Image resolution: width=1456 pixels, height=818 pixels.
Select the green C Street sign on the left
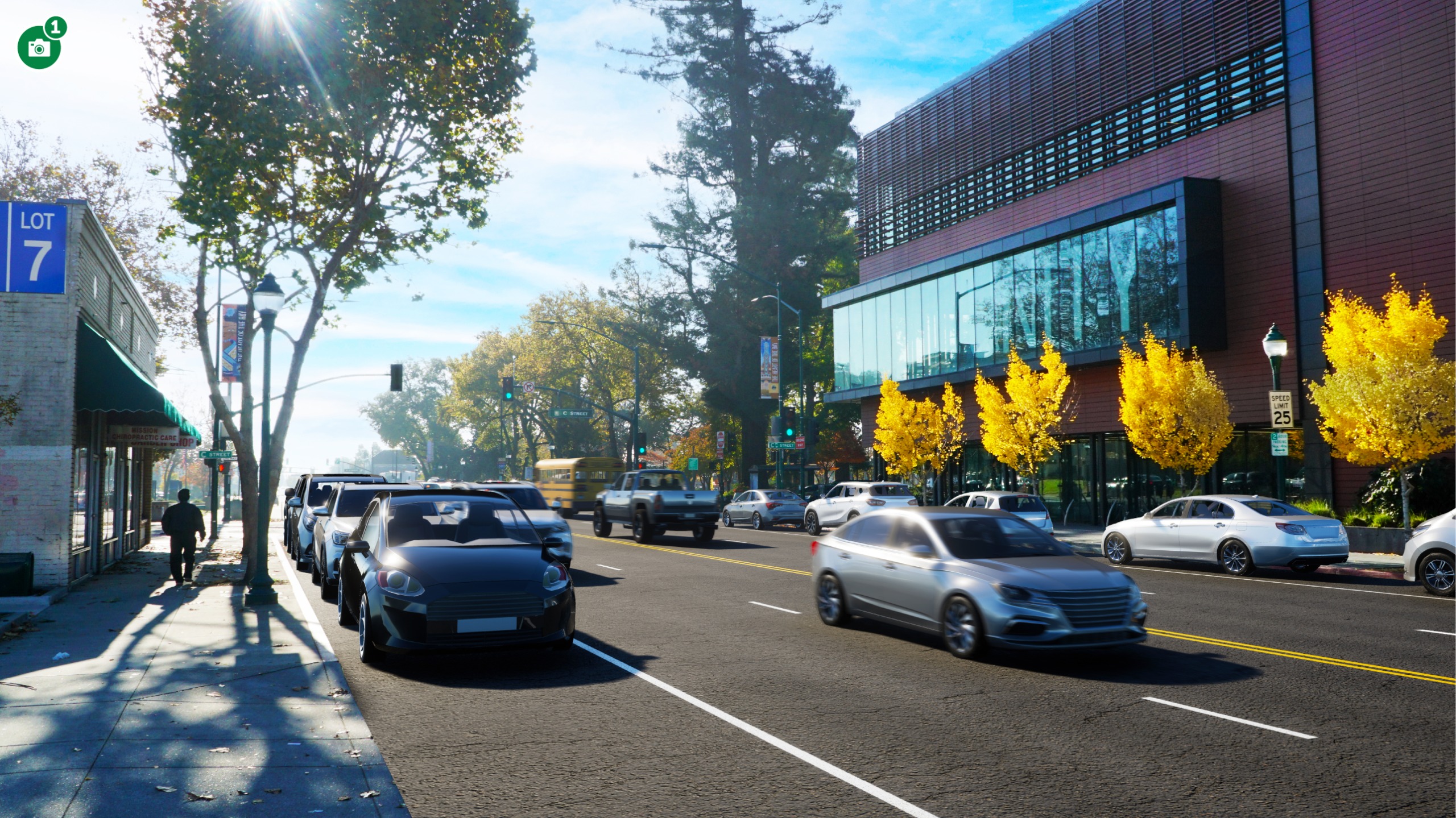click(215, 455)
